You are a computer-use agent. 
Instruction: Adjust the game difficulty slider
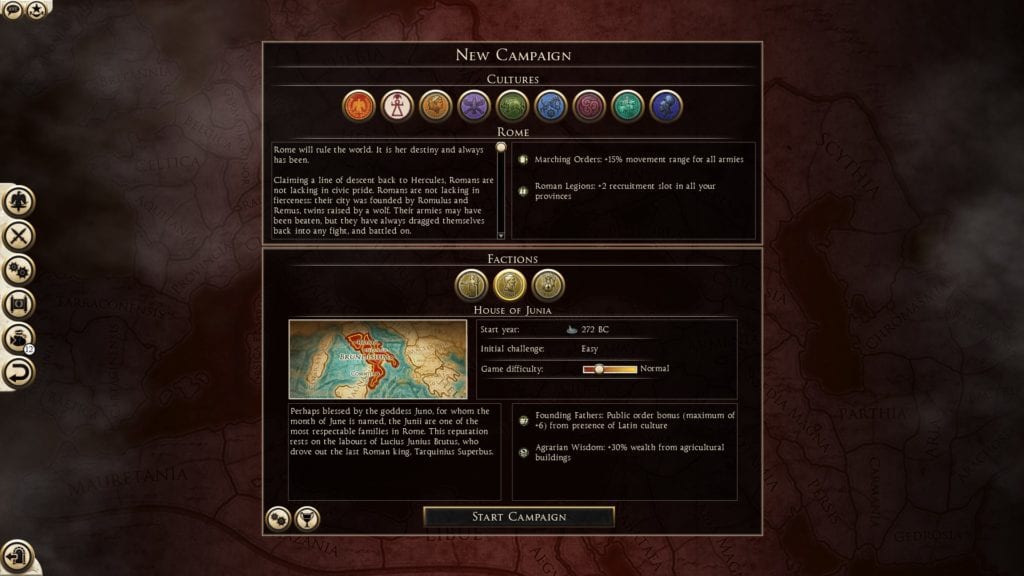tap(599, 369)
